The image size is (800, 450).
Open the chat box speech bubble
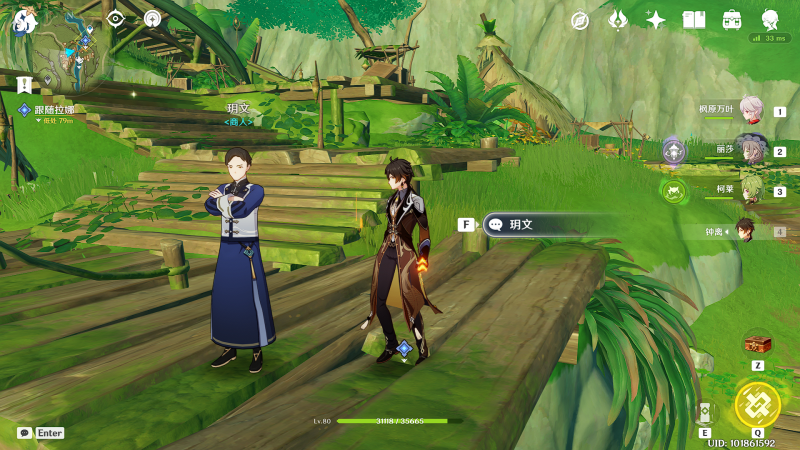point(24,433)
